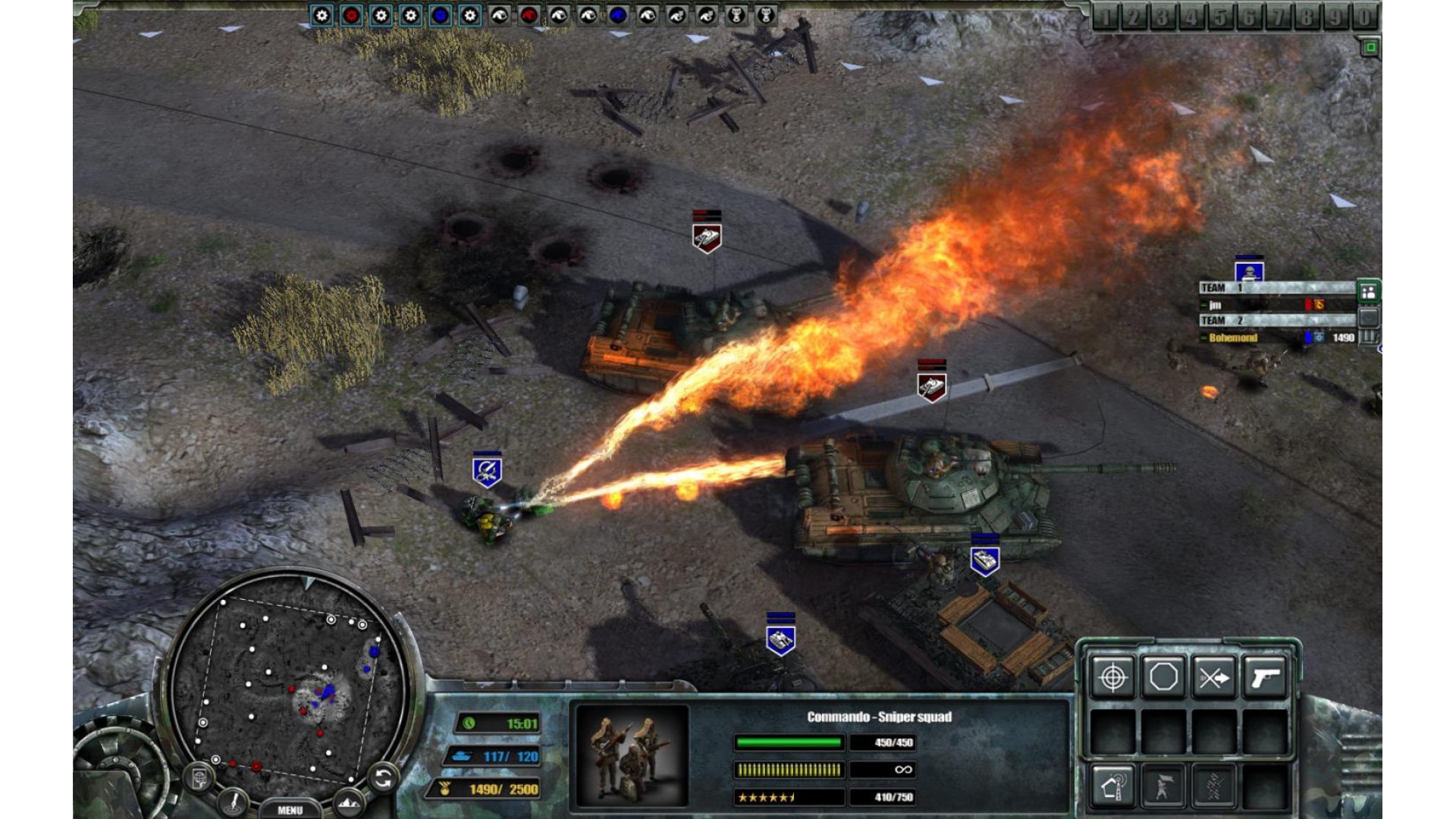This screenshot has width=1456, height=819.
Task: Open the map document button beside minimap
Action: click(199, 778)
